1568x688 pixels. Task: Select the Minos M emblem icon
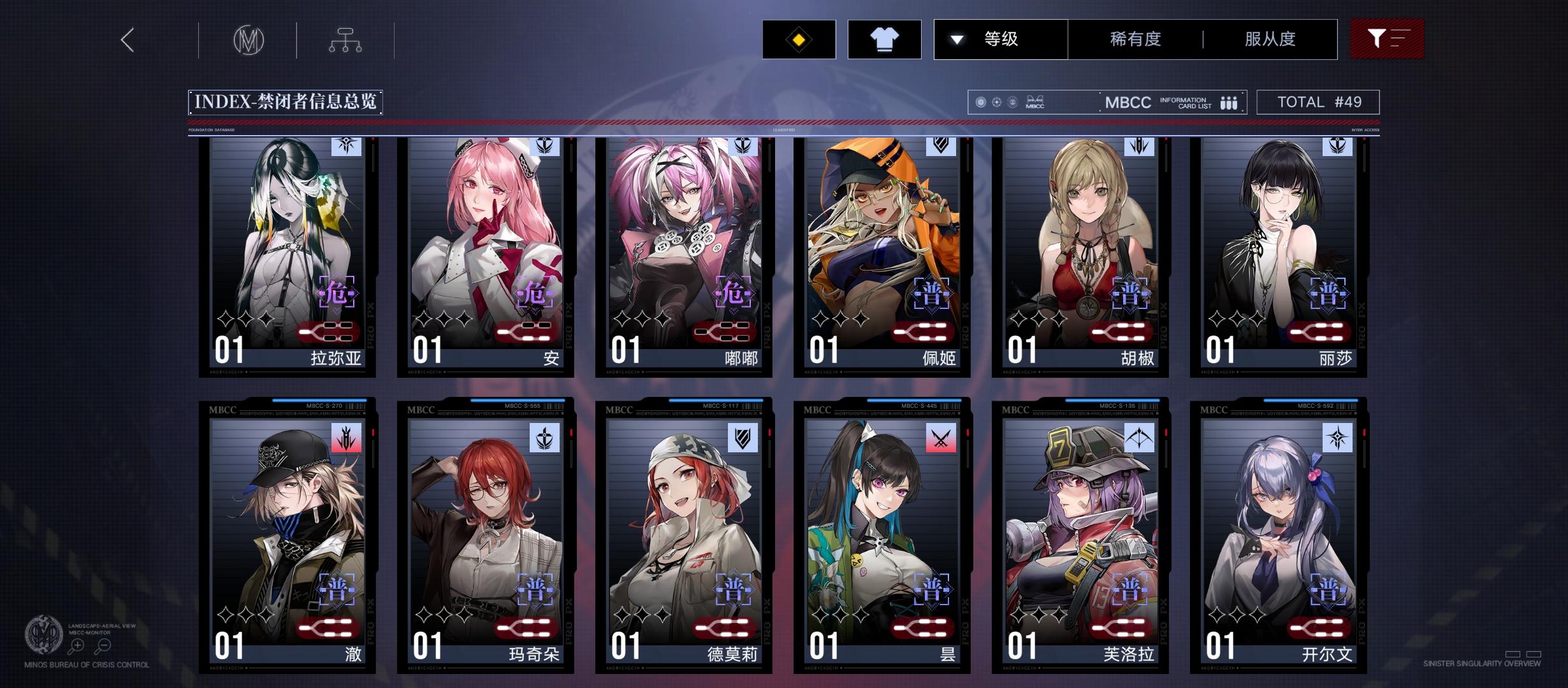point(249,39)
